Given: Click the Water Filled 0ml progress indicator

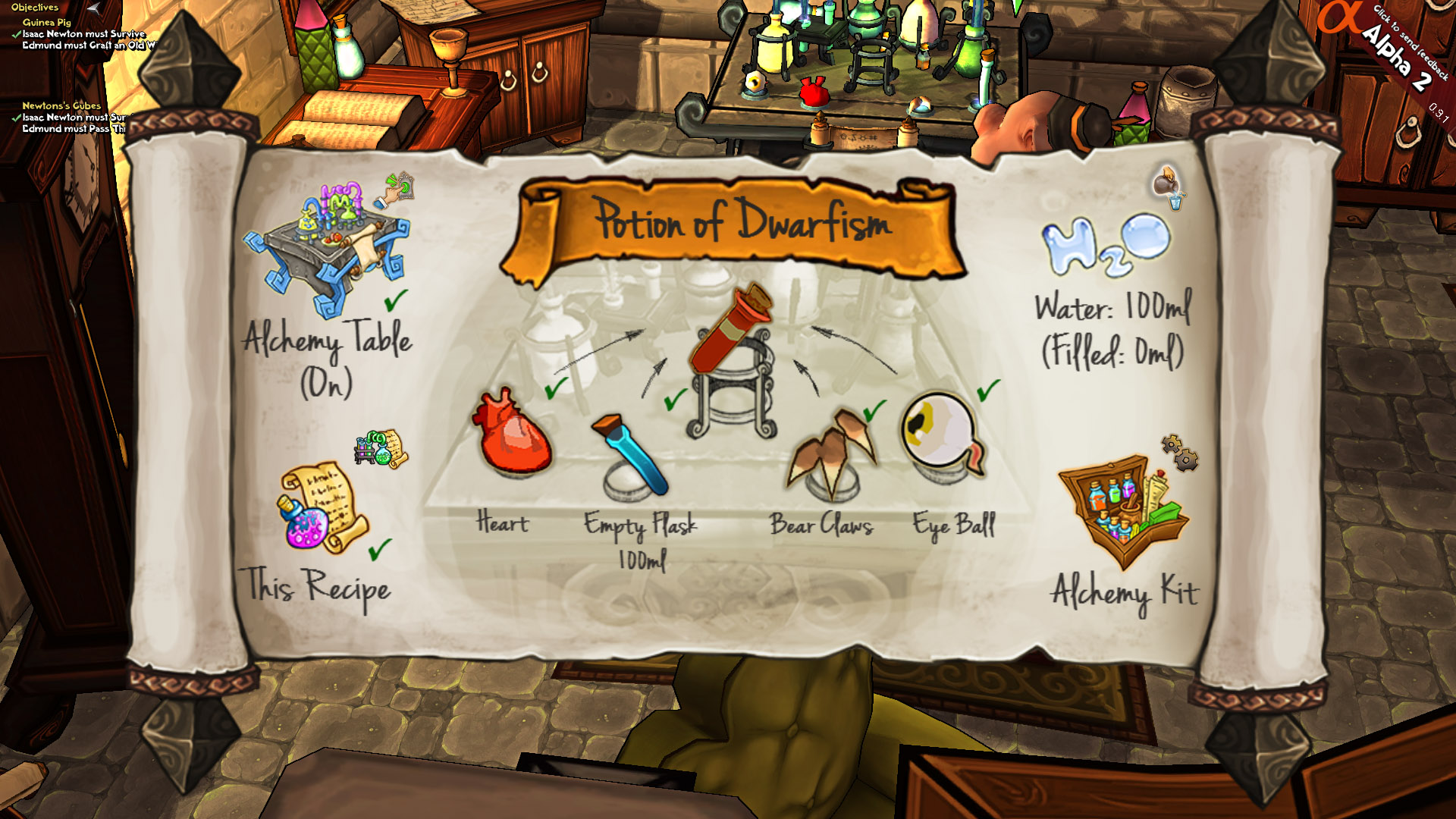Looking at the screenshot, I should 1113,350.
